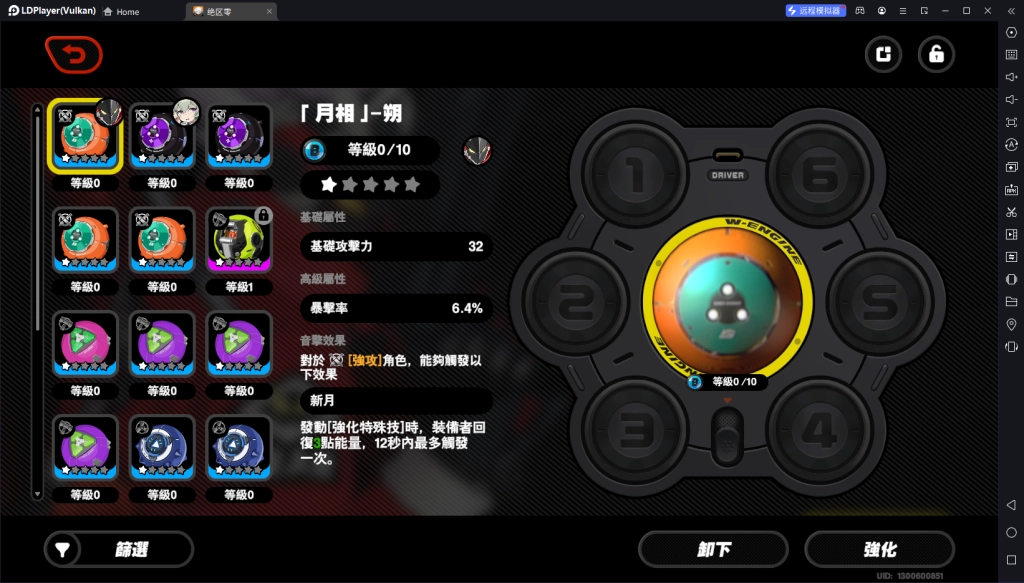Toggle the W-Engine lock icon
This screenshot has height=583, width=1024.
(x=936, y=55)
